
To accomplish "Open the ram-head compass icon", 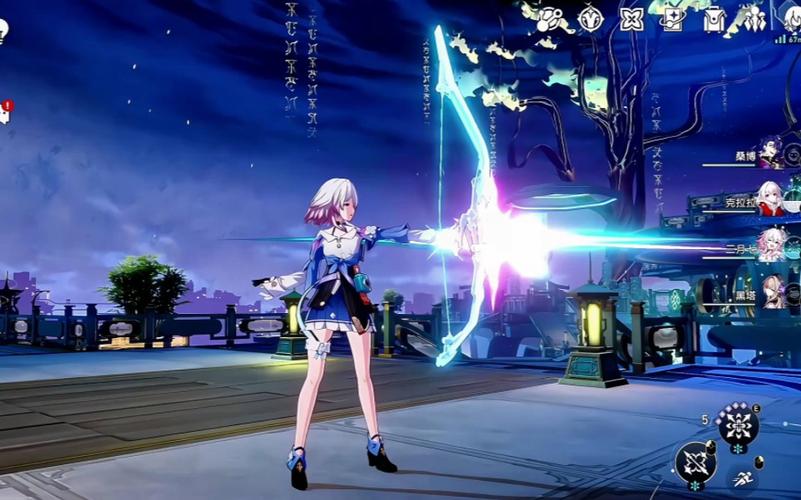I will pyautogui.click(x=591, y=18).
